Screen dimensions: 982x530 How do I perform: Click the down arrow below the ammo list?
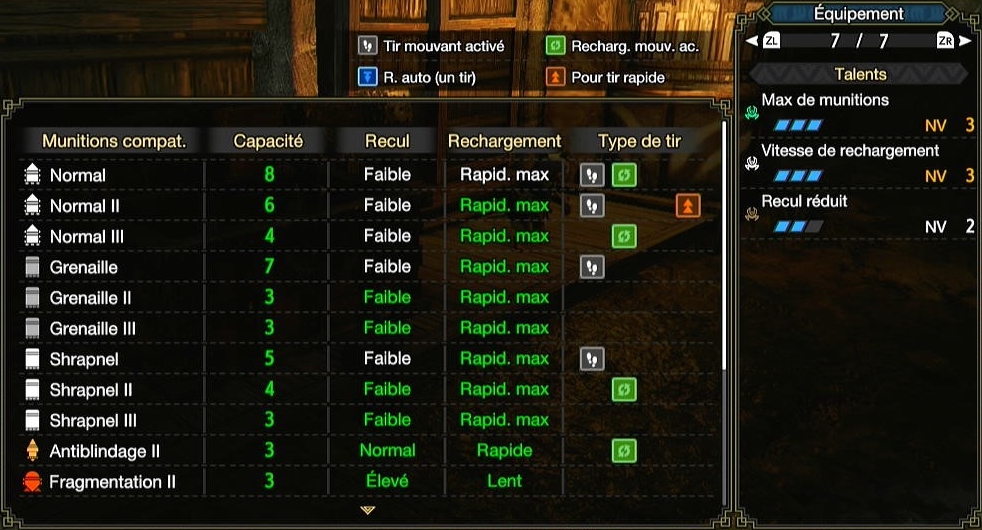point(367,510)
